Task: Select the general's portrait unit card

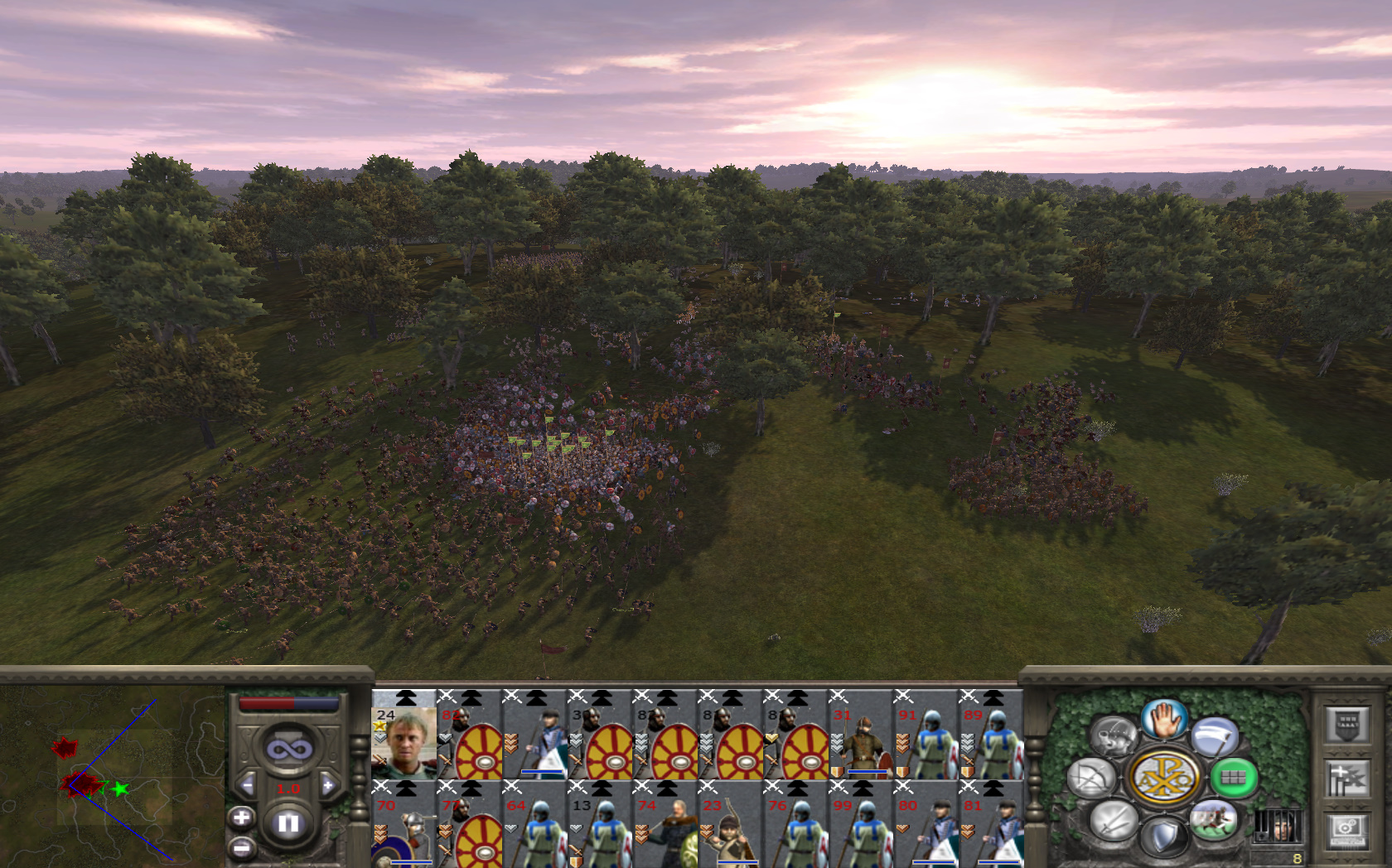Action: coord(404,735)
